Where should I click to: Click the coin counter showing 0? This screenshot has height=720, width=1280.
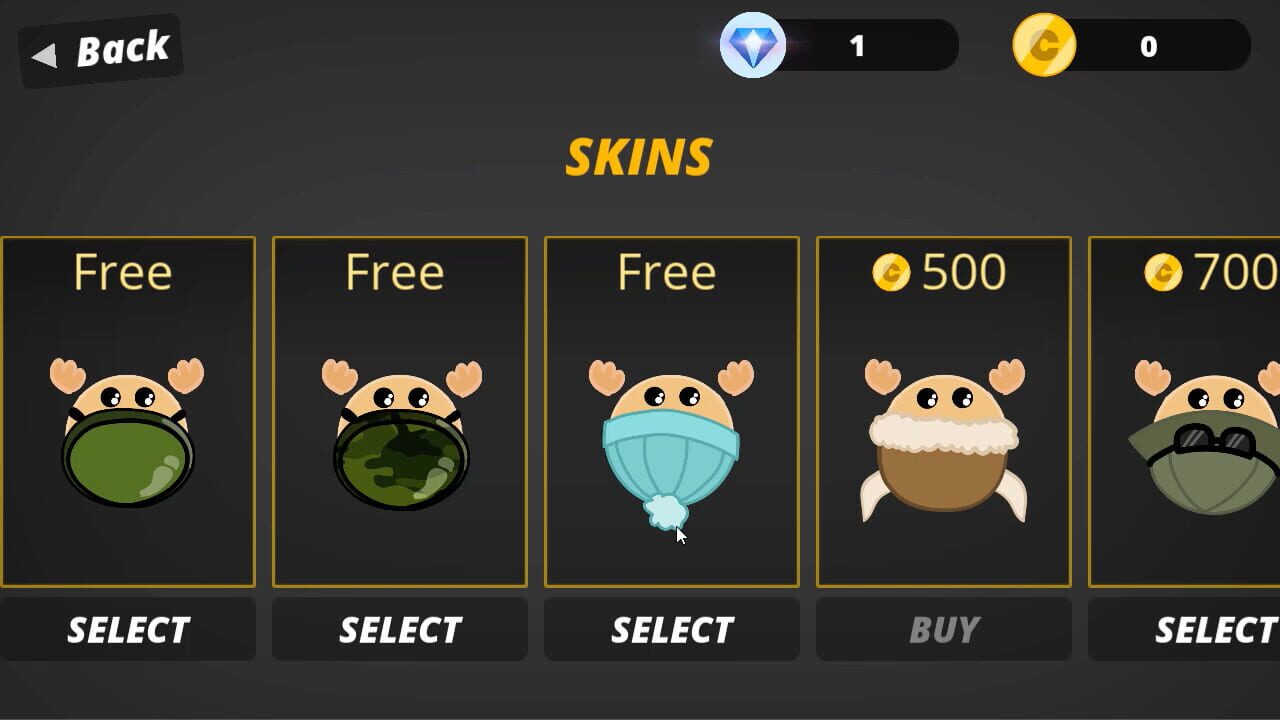1148,46
